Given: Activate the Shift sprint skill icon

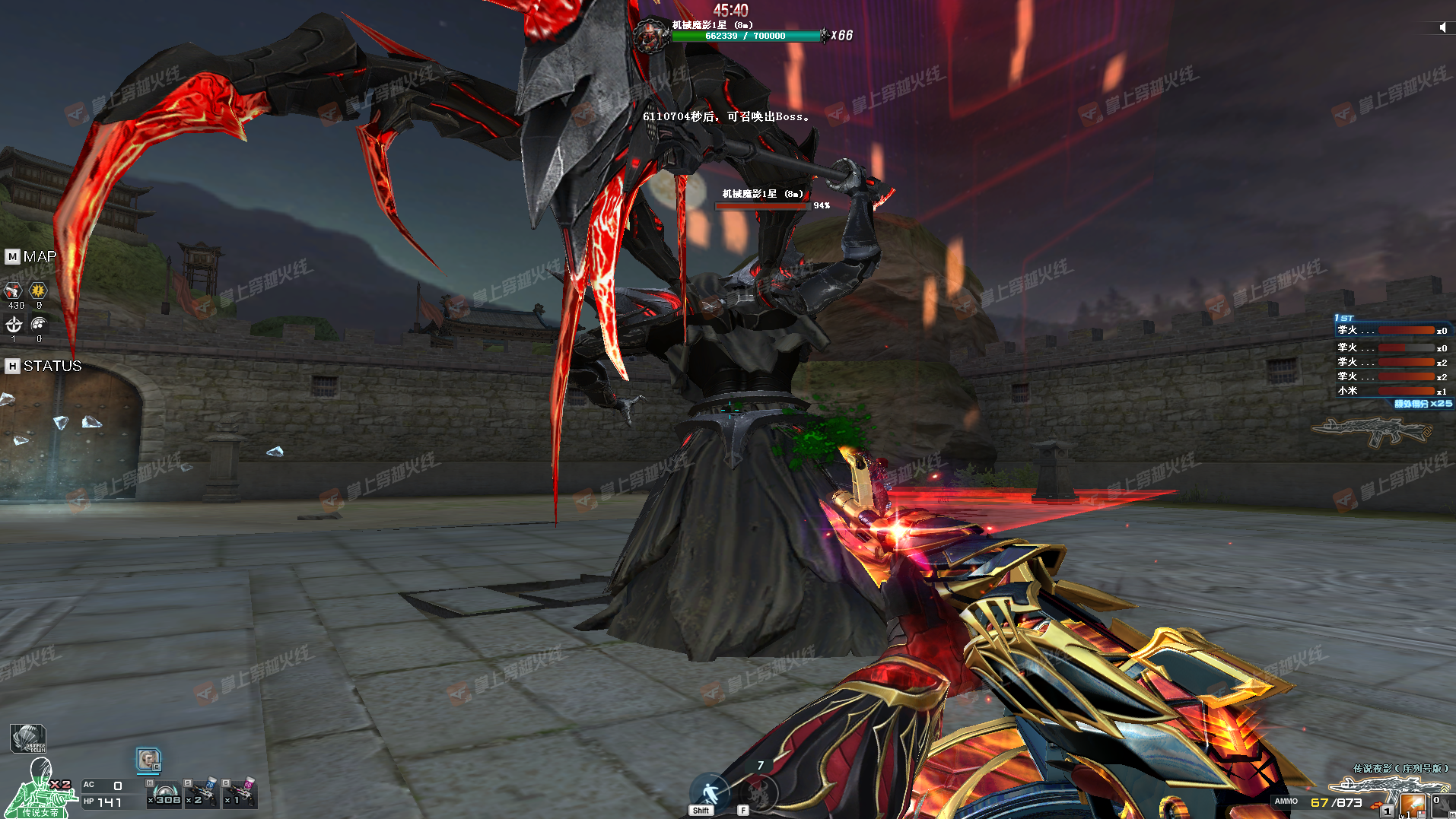Looking at the screenshot, I should coord(709,792).
